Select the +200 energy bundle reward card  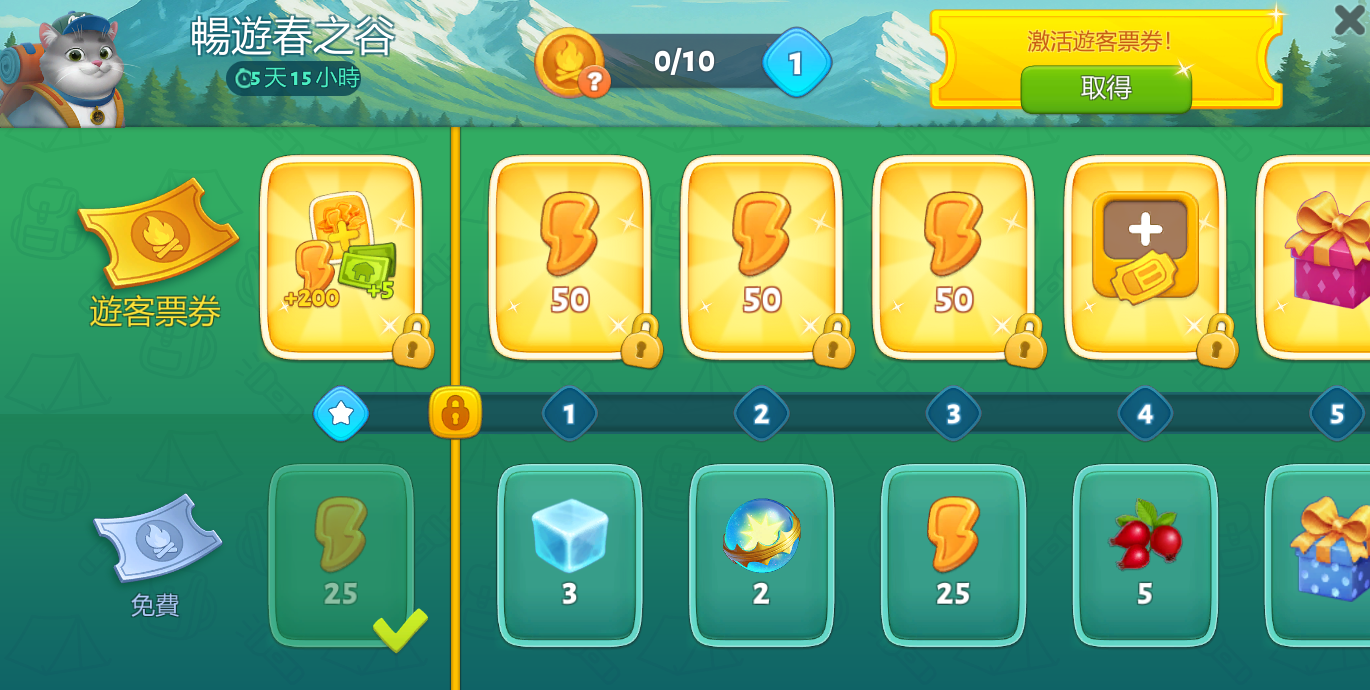coord(340,256)
